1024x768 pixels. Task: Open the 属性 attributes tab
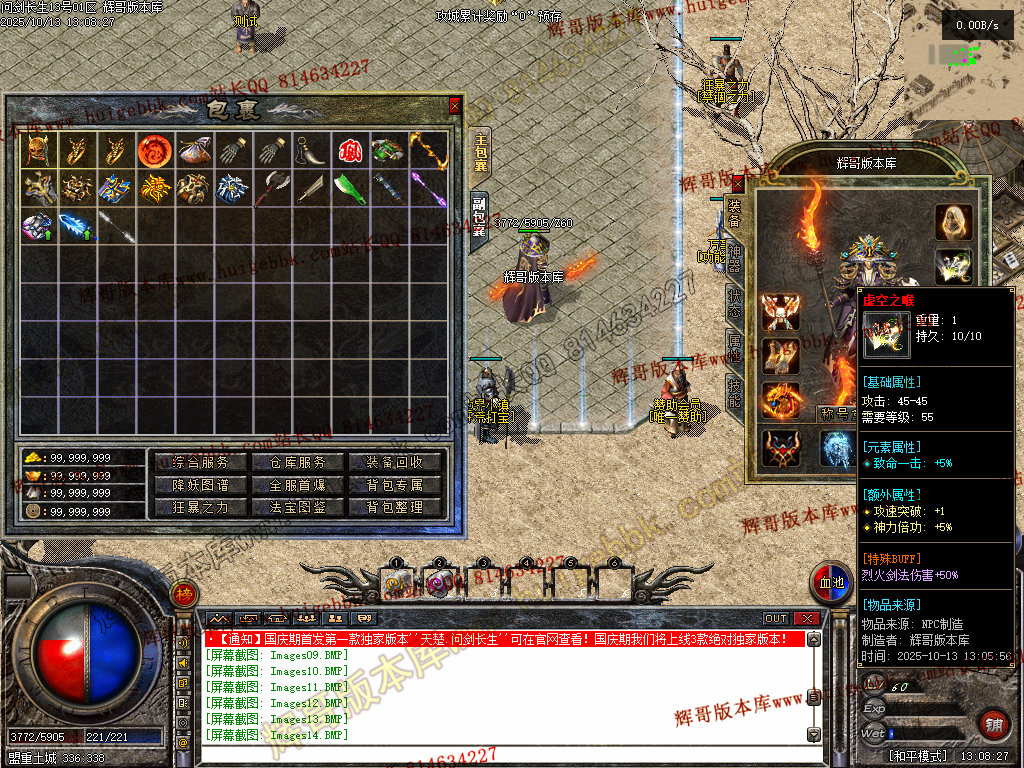tap(734, 349)
